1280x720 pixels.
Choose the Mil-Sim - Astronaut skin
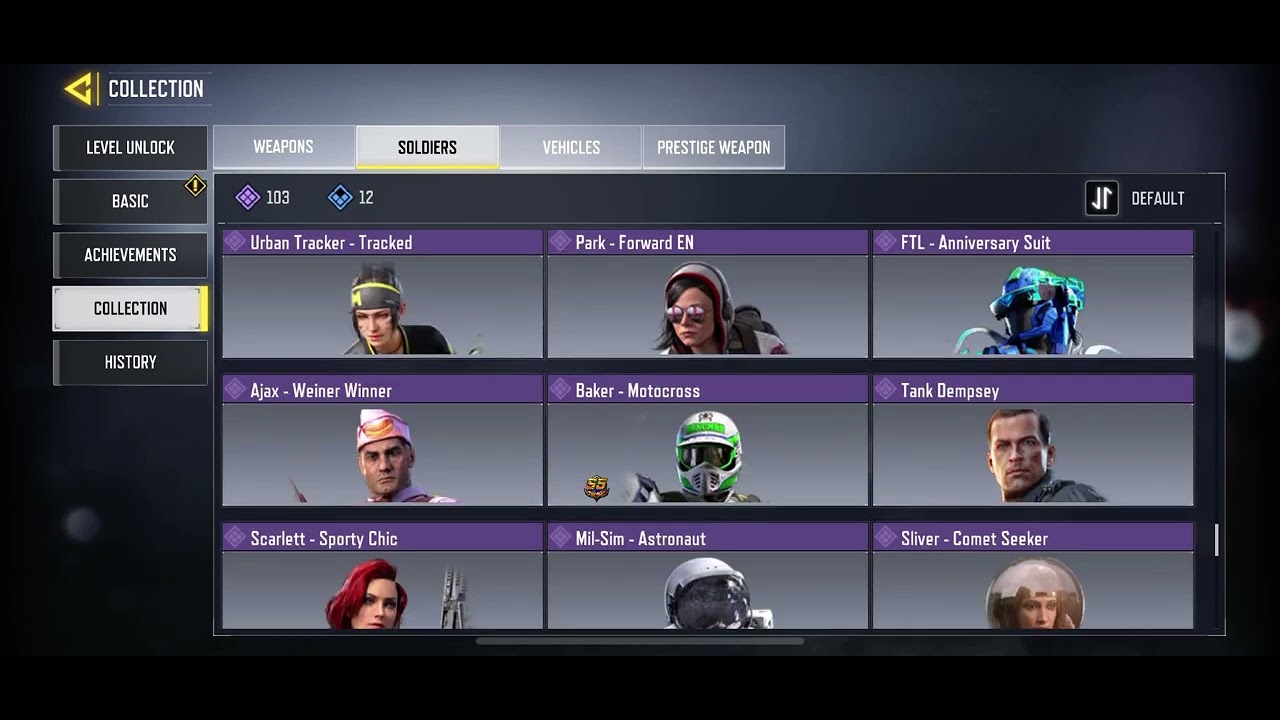click(x=707, y=578)
